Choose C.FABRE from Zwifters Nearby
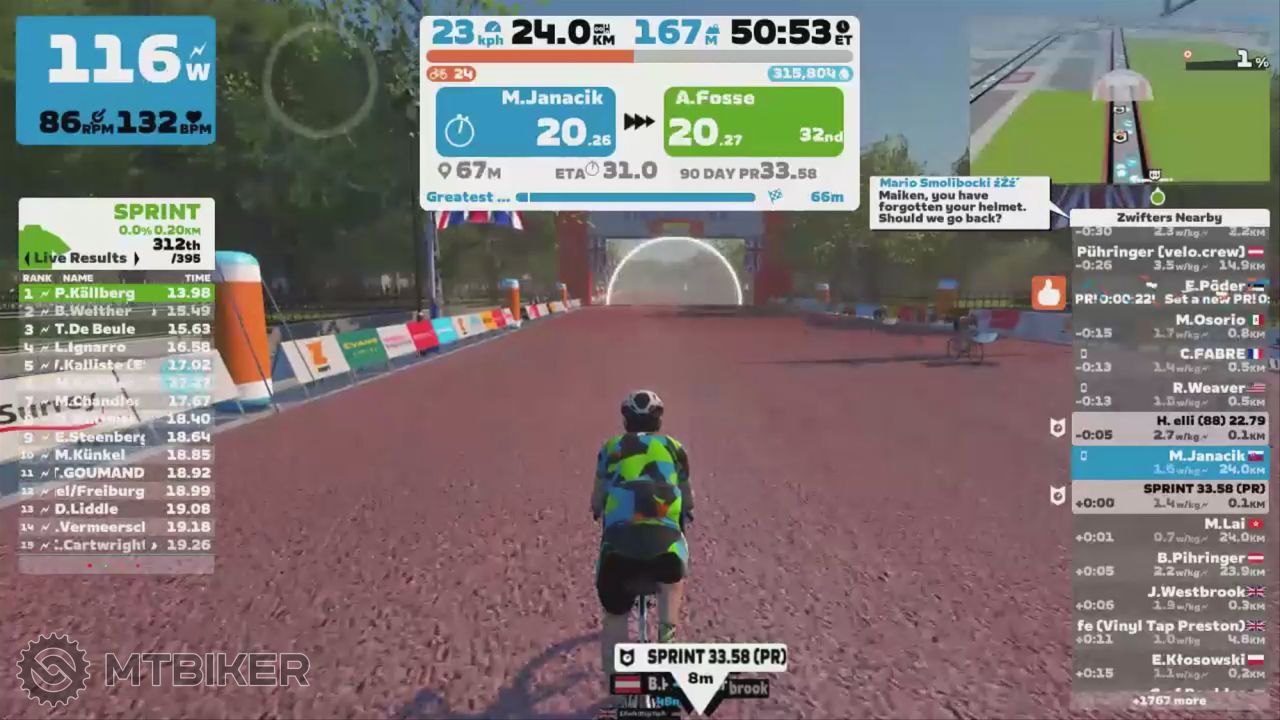Image resolution: width=1280 pixels, height=720 pixels. pos(1169,360)
